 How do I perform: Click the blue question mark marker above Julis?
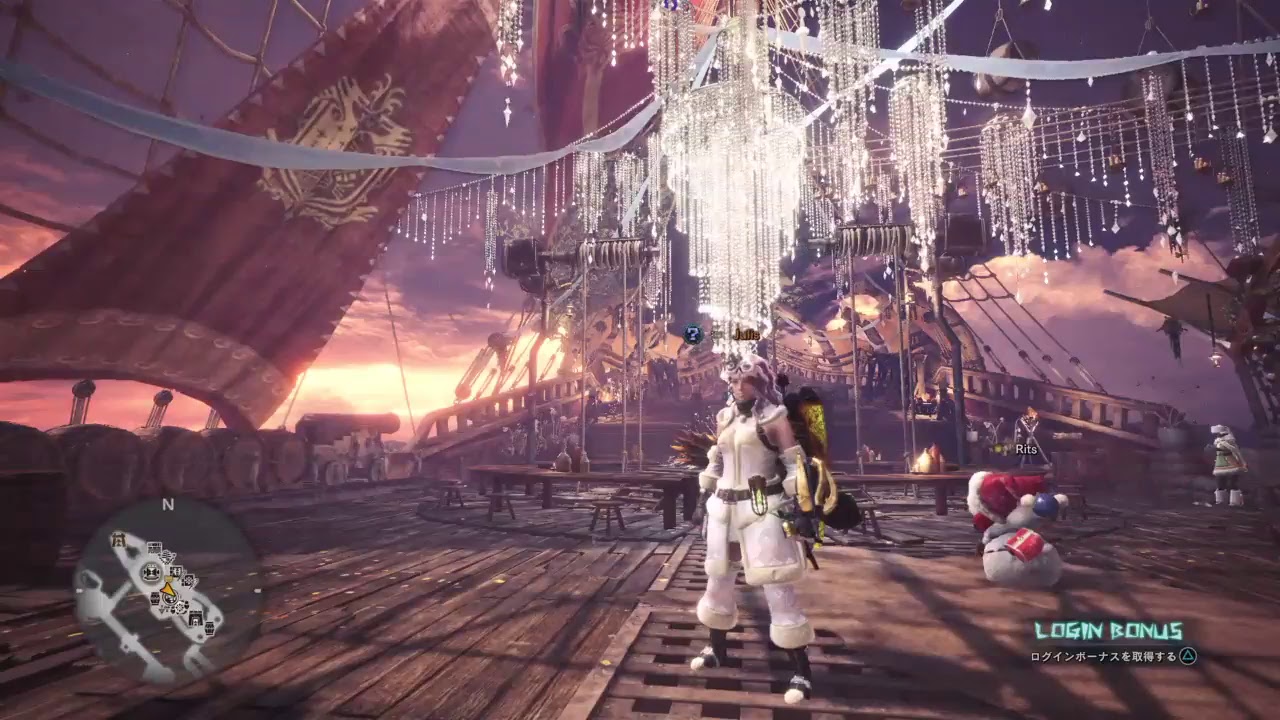(x=693, y=334)
